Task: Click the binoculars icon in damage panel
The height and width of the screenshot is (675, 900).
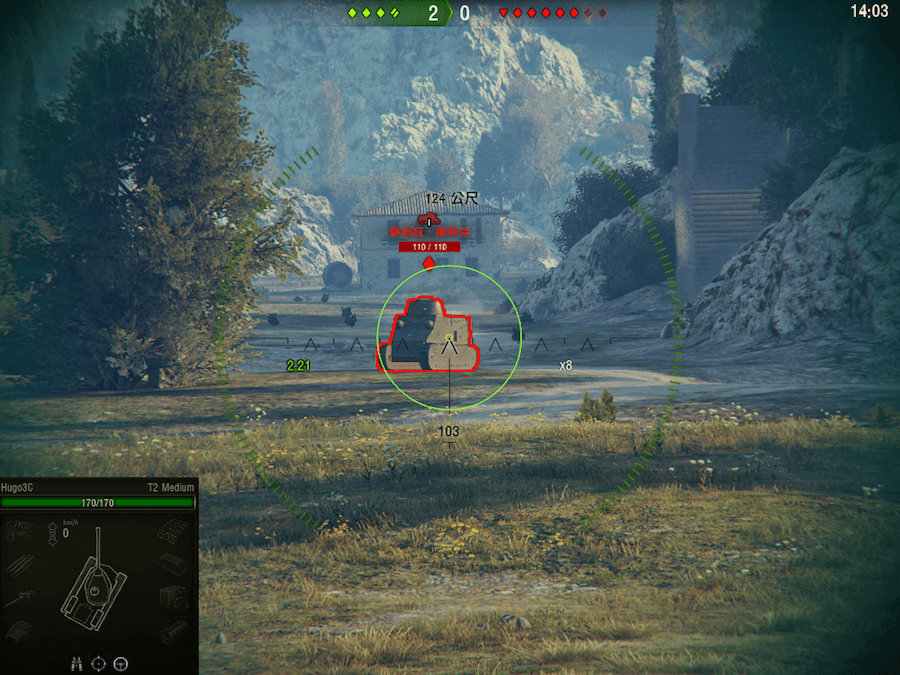Action: [77, 662]
